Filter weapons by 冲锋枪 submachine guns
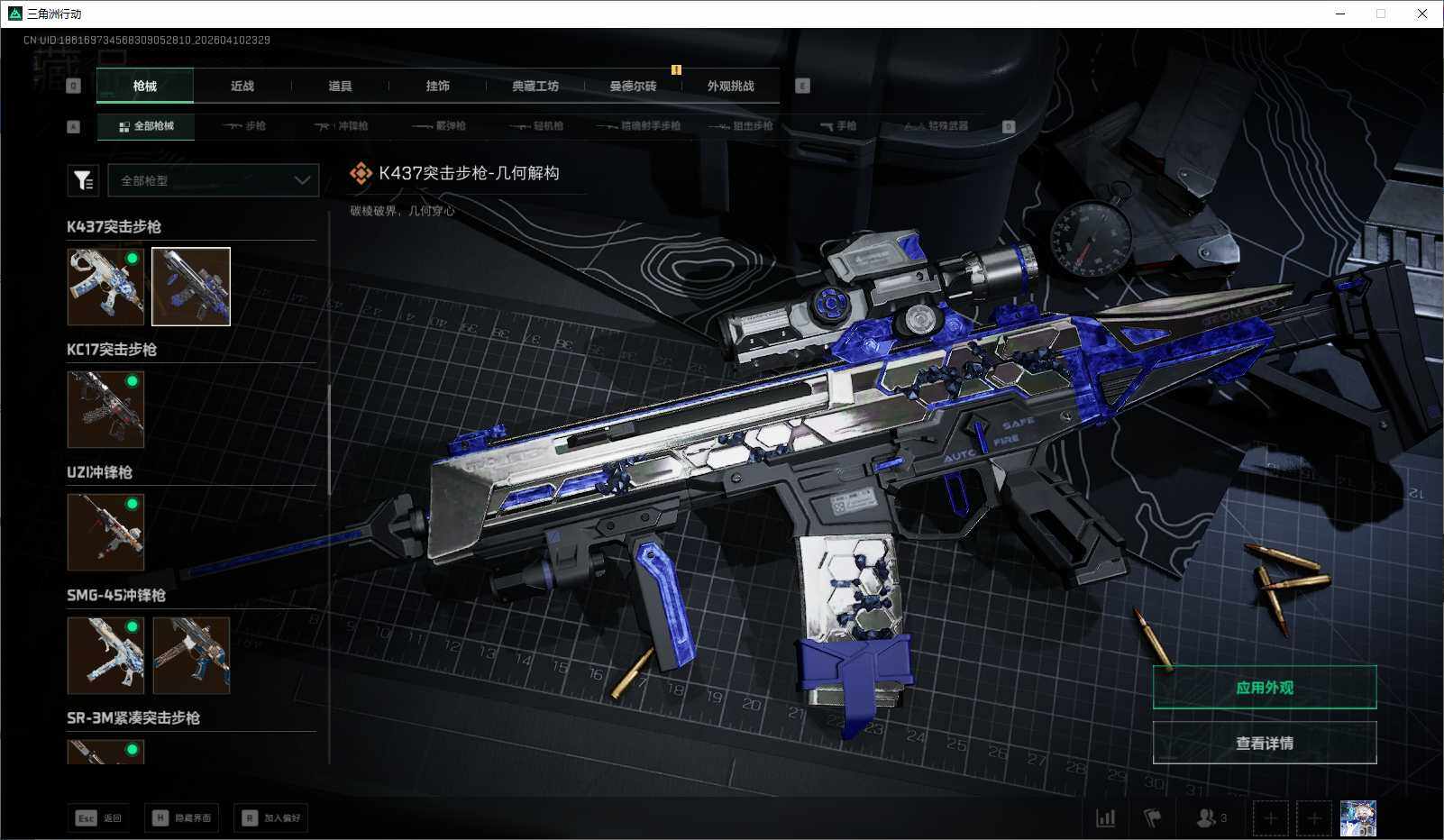This screenshot has height=840, width=1444. click(x=343, y=126)
